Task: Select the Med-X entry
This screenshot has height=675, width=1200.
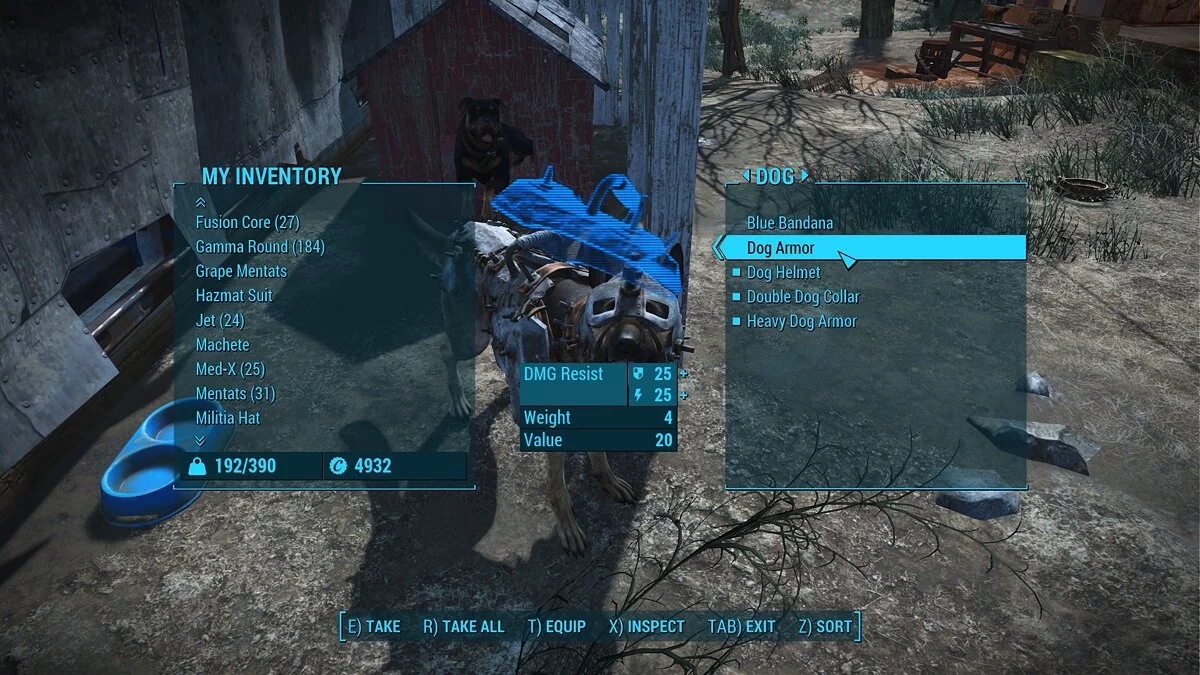Action: click(230, 369)
